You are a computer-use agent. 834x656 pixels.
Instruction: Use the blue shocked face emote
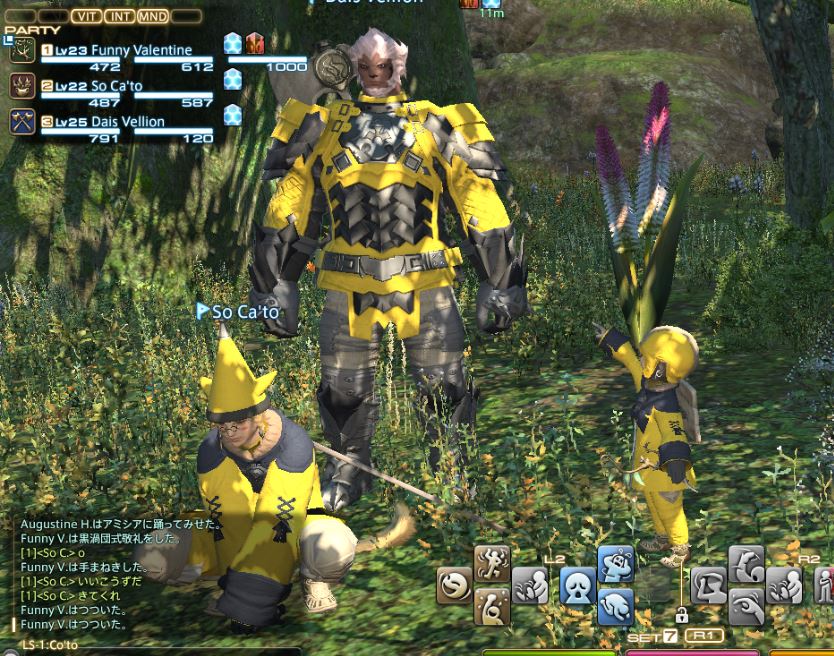coord(577,585)
